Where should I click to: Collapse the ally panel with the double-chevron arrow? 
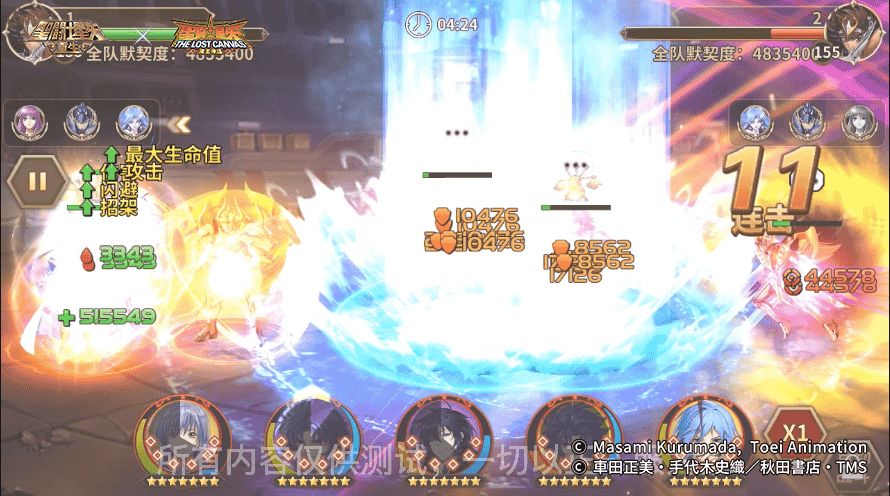[x=179, y=124]
